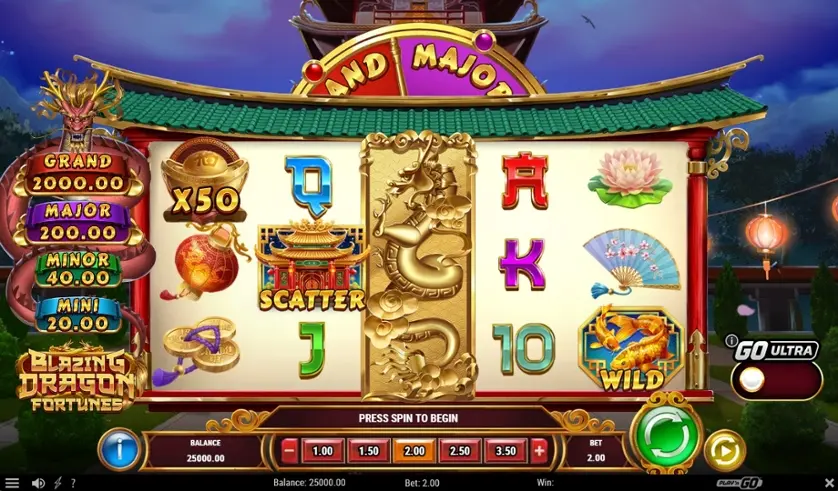This screenshot has height=491, width=838.
Task: Open the blue paytable info button
Action: pos(118,449)
